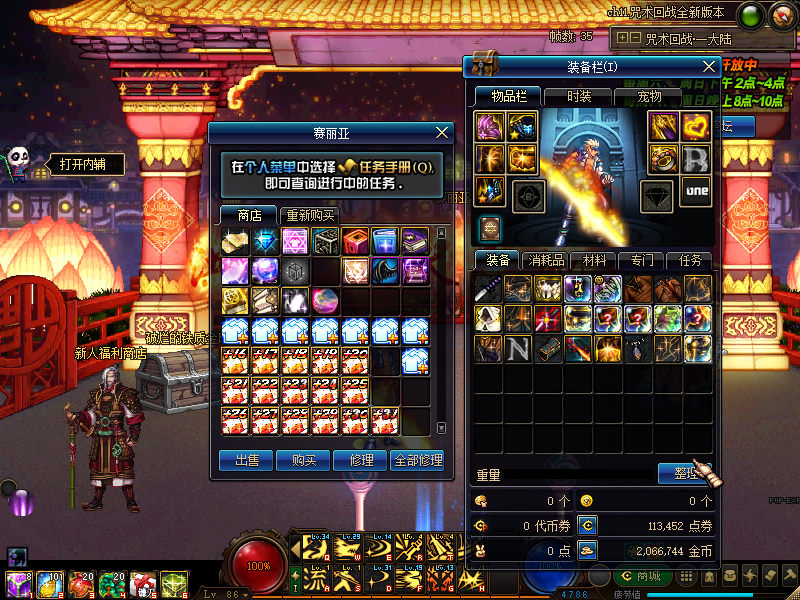800x600 pixels.
Task: Click the heart equipment slot
Action: click(696, 126)
